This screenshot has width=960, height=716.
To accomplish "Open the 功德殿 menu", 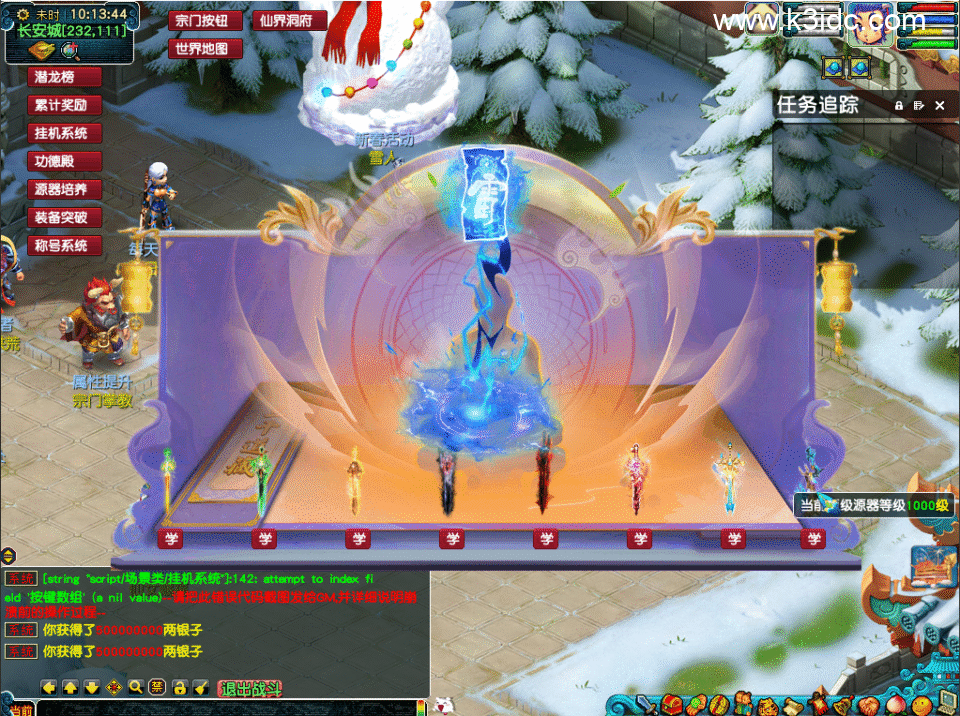I will 64,161.
